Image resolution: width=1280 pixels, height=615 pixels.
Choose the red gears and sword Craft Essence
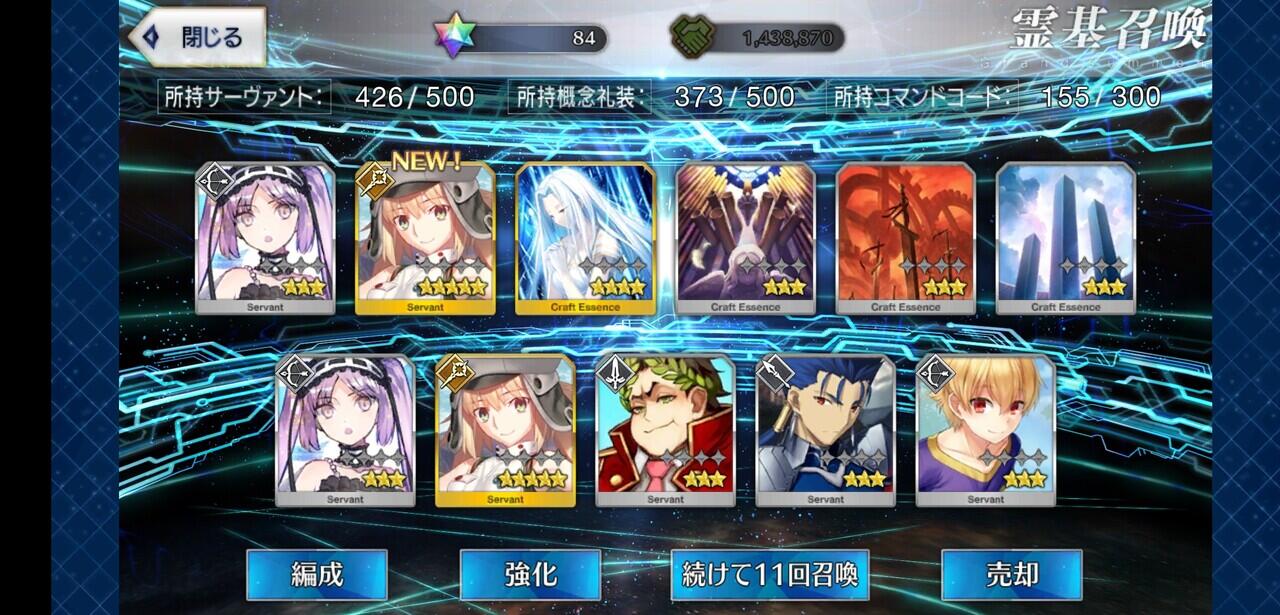point(905,238)
